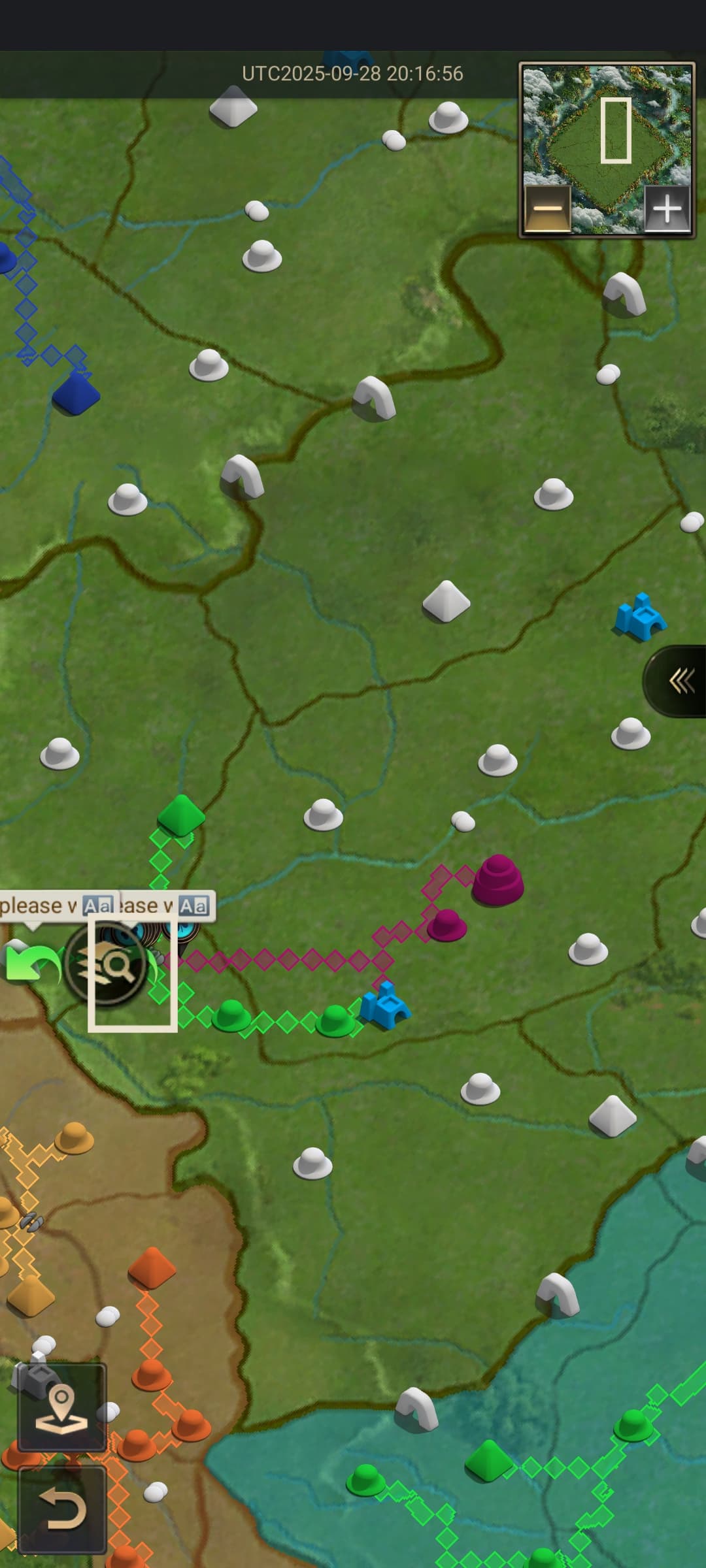The image size is (706, 1568).
Task: Go back with the U-turn arrow button
Action: coord(61,1510)
